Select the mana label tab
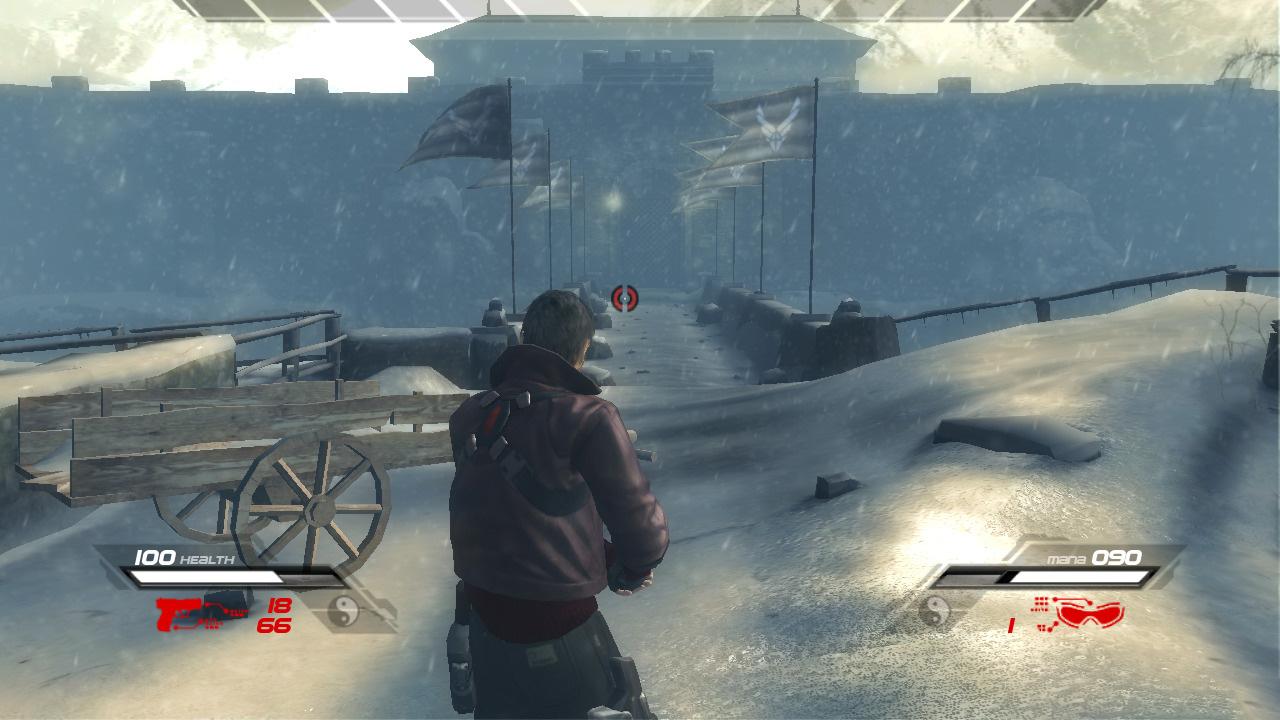 click(1065, 558)
